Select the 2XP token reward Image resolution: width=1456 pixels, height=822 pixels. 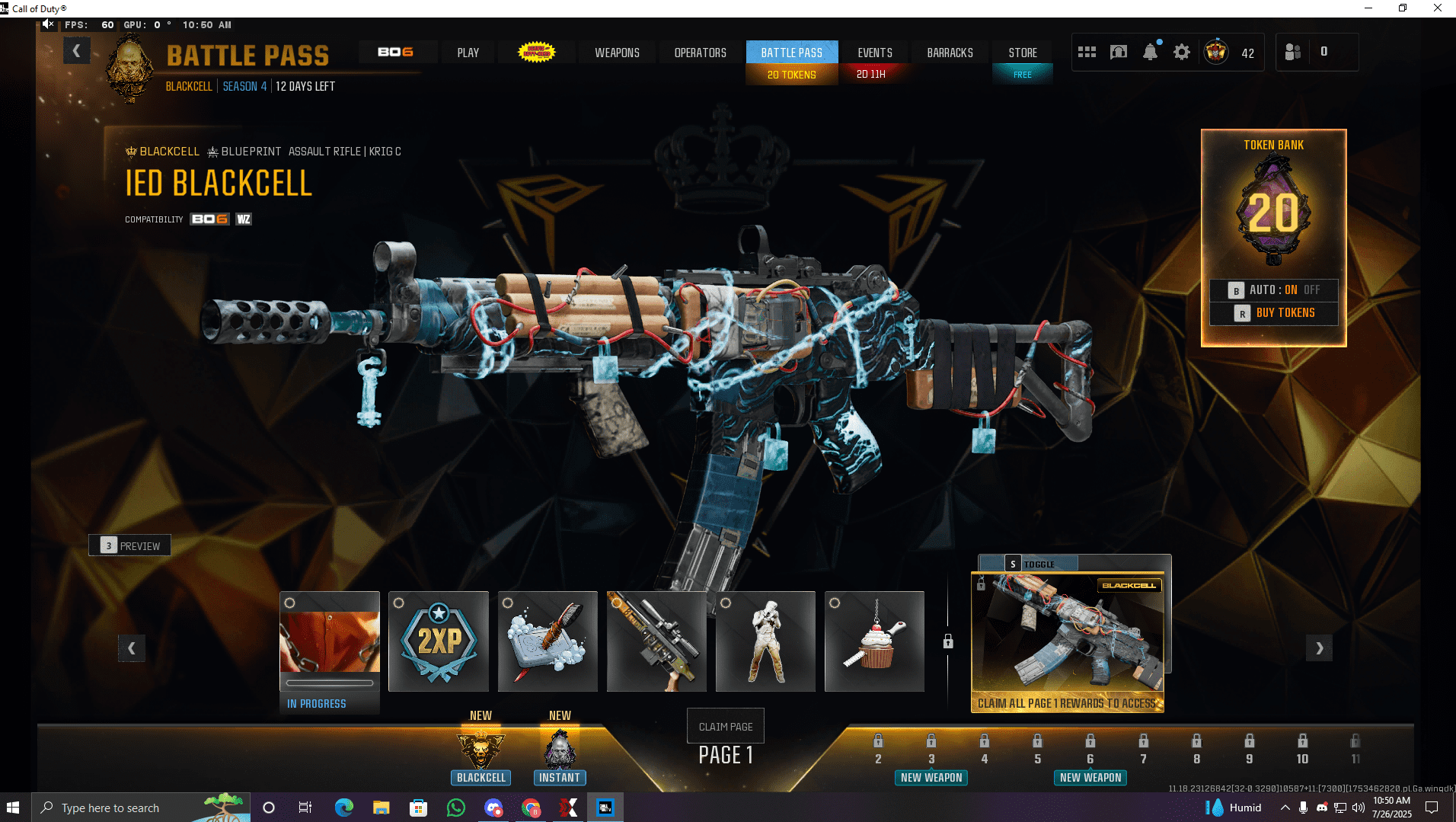click(x=439, y=641)
